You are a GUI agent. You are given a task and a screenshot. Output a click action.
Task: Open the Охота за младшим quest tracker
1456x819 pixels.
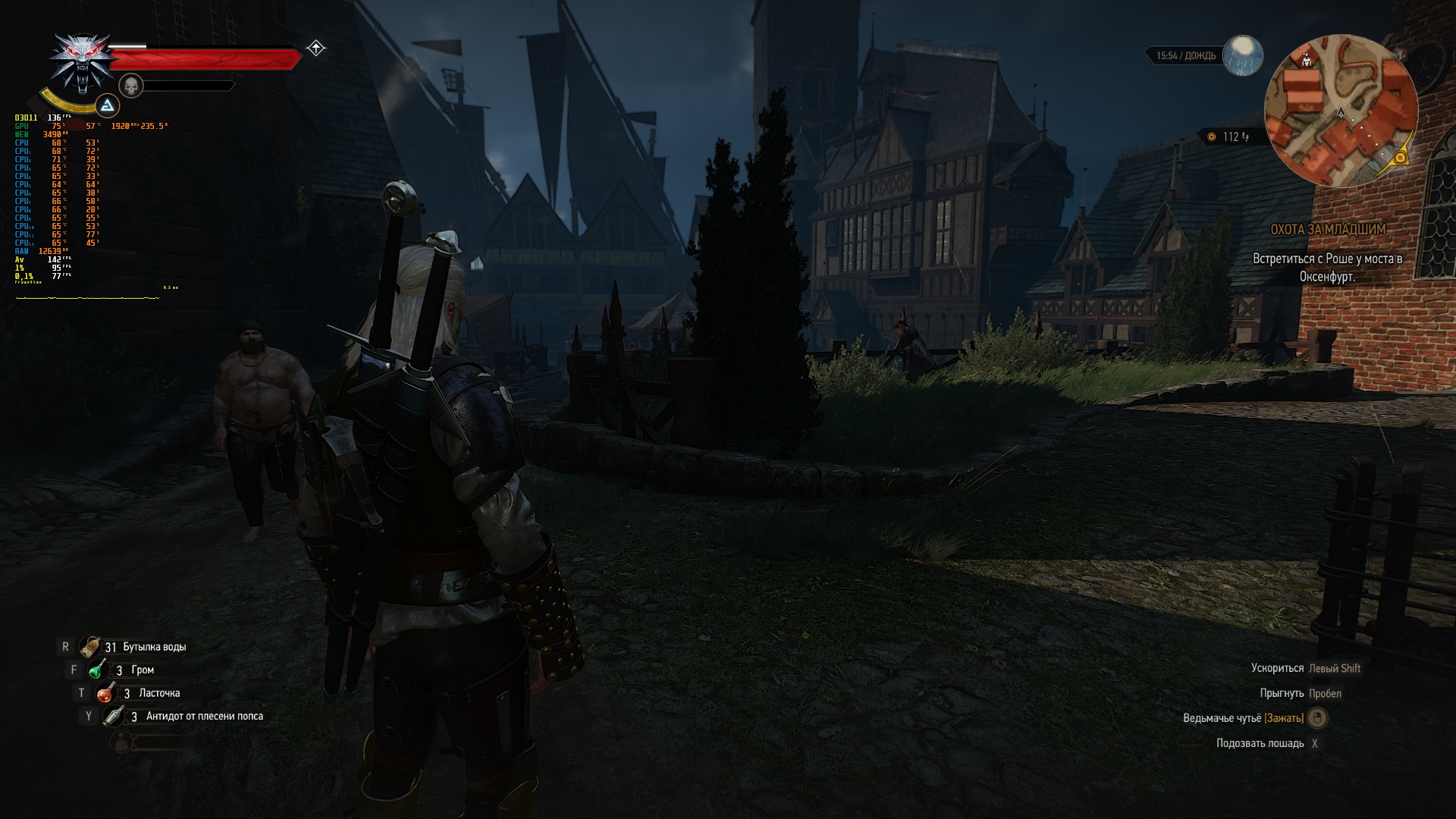(x=1328, y=229)
